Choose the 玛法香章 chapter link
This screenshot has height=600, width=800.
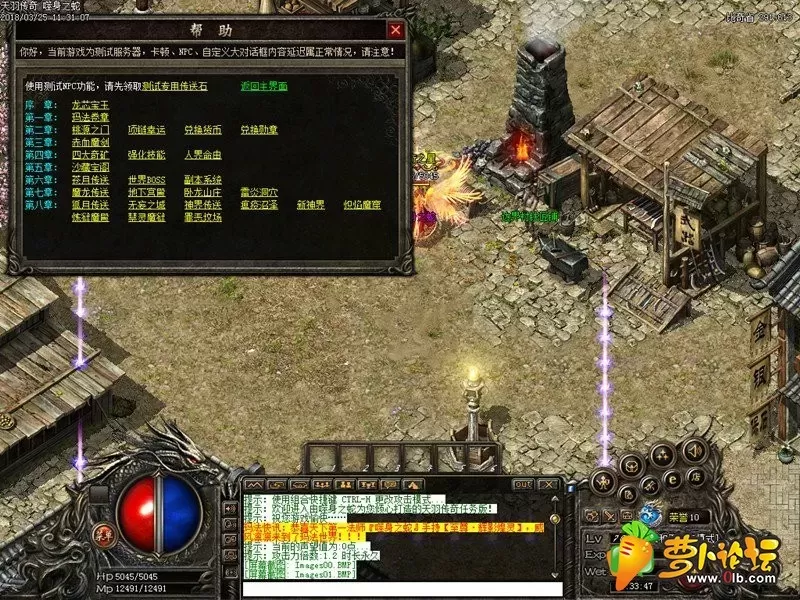coord(89,117)
